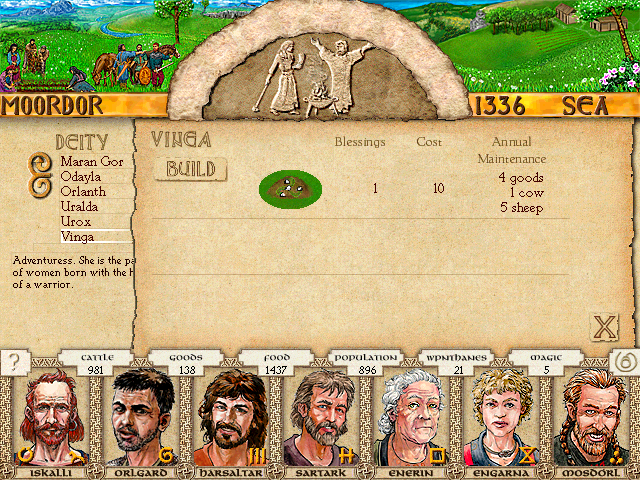Close the screen with the X button
The image size is (640, 480).
pos(604,326)
